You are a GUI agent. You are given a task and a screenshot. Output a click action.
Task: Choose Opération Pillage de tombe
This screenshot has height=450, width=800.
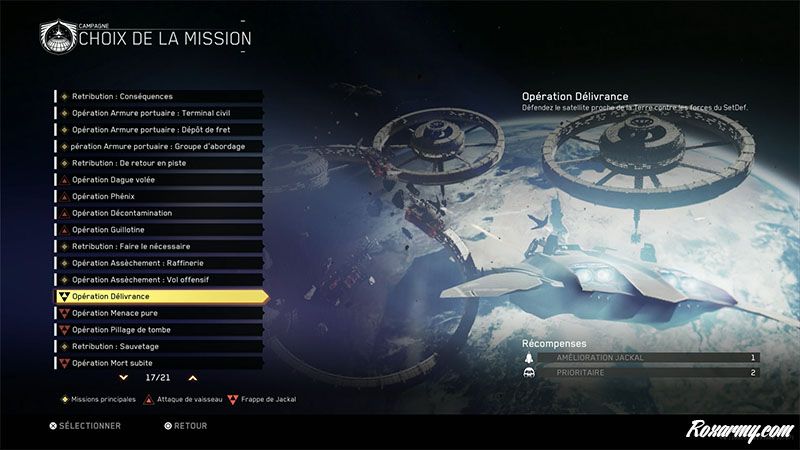(x=160, y=329)
